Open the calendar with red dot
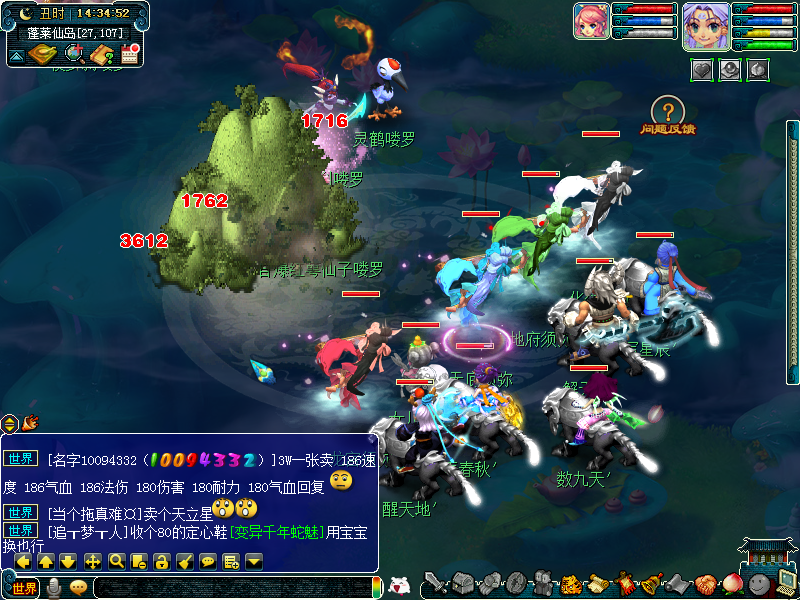The width and height of the screenshot is (800, 600). (128, 55)
